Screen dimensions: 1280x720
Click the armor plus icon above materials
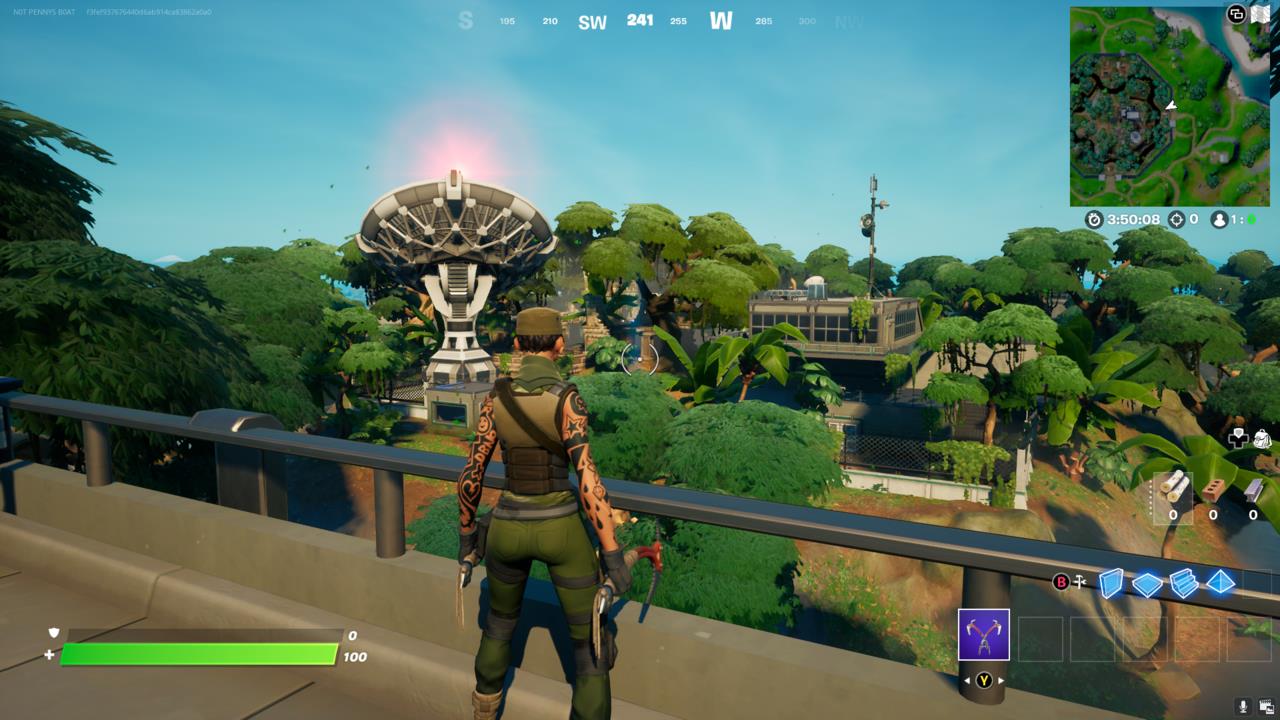click(1239, 438)
